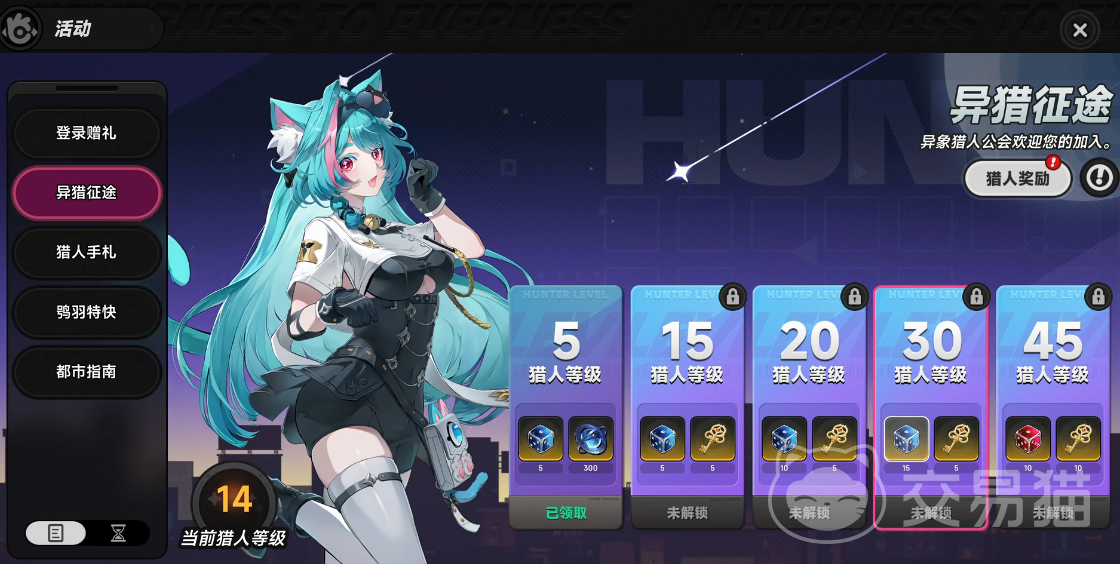This screenshot has width=1120, height=564.
Task: Show the 都市指南 city guide tab
Action: 86,371
